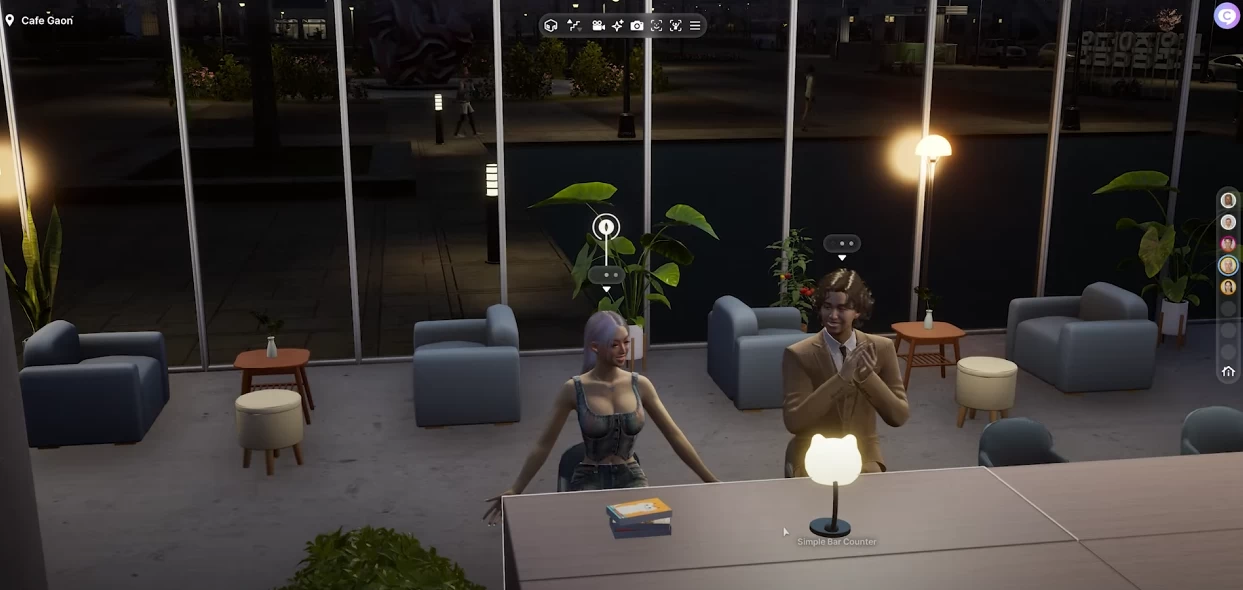Open the three-line hamburger menu
Viewport: 1243px width, 590px height.
pos(695,25)
